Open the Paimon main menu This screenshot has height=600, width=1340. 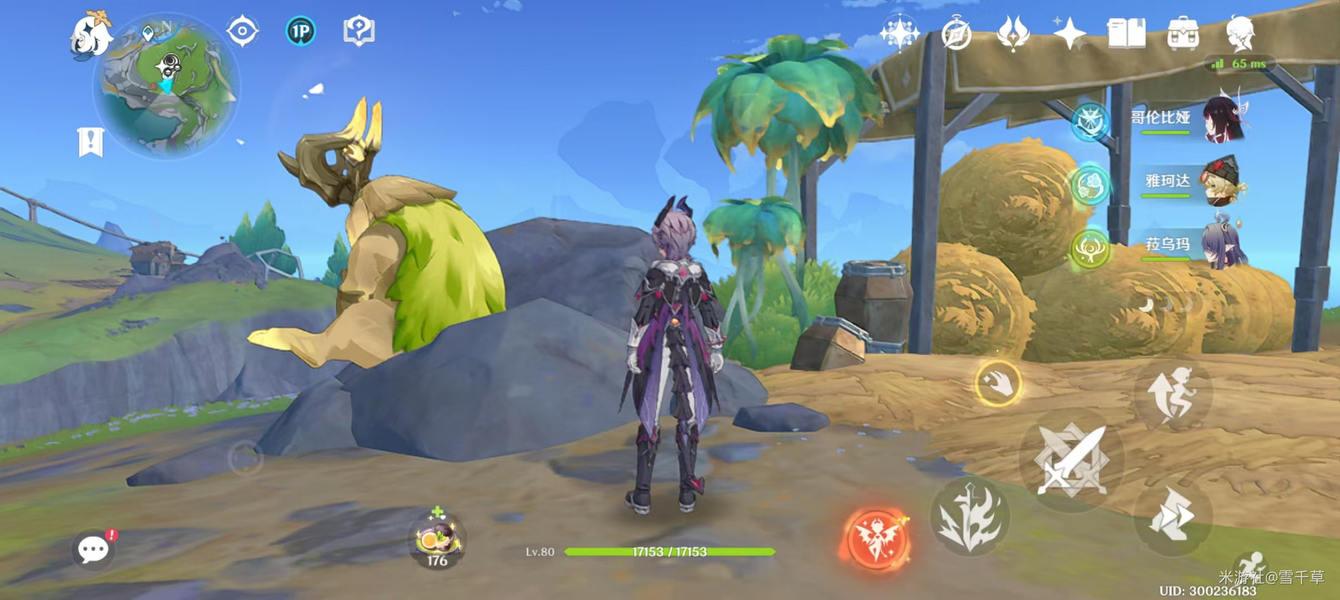90,36
